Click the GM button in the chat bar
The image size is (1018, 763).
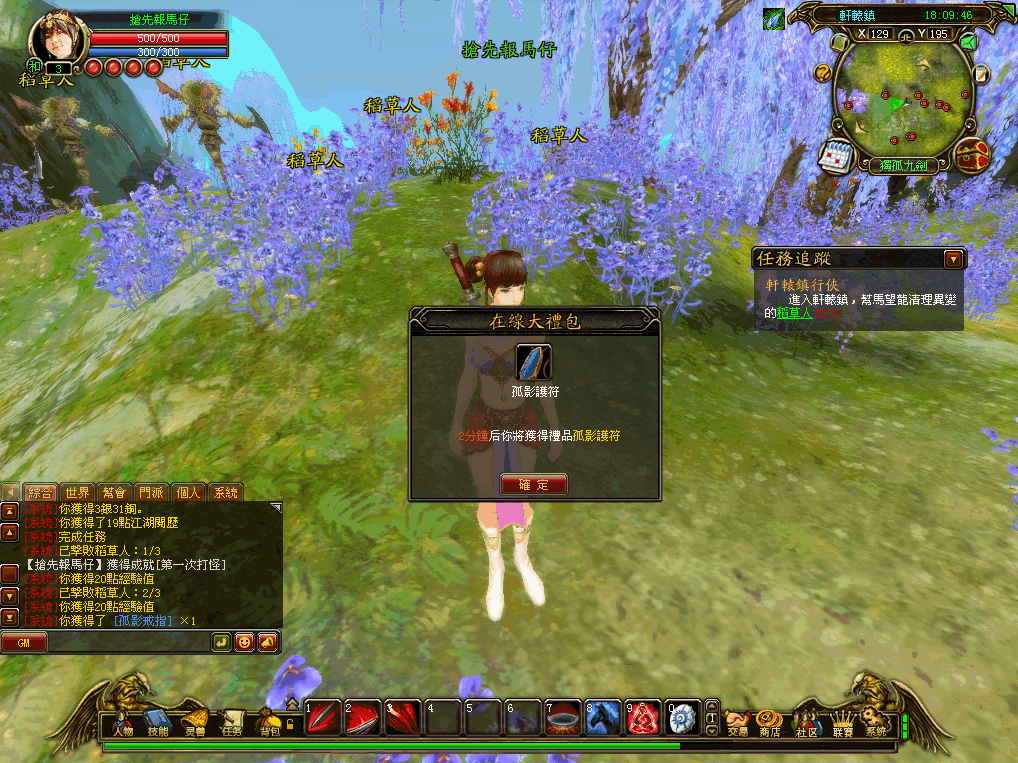(x=24, y=642)
